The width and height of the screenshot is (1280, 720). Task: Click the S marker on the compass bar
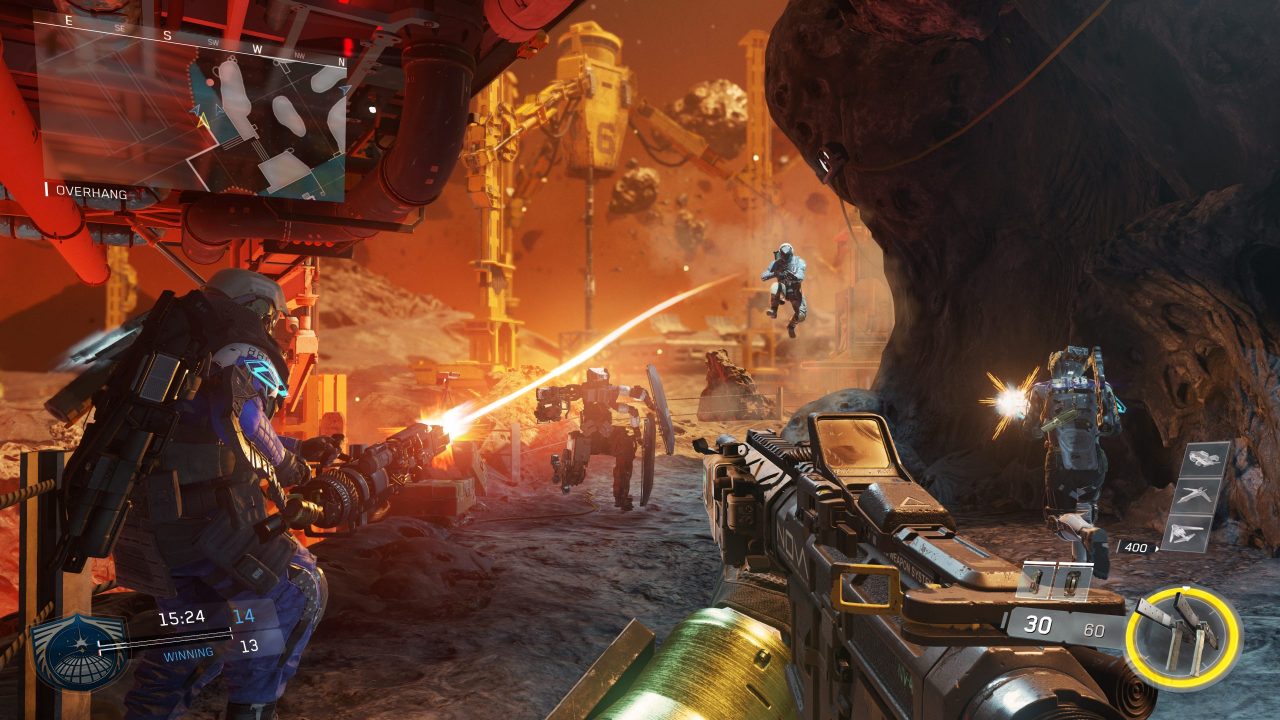166,35
